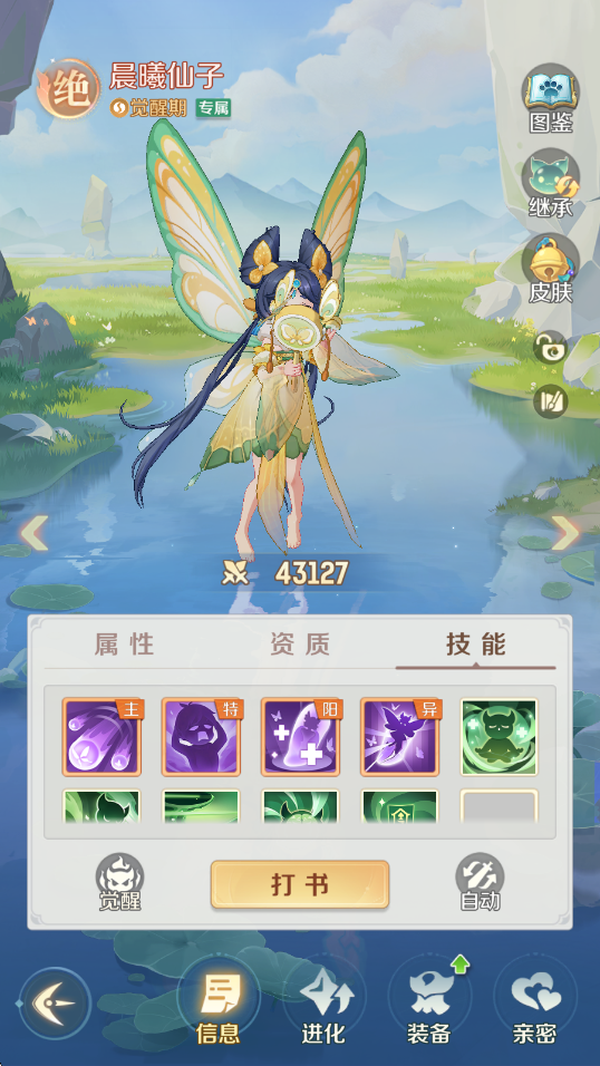Open the 装备 equipment tab
Screen dimensions: 600x1066
pyautogui.click(x=430, y=1005)
